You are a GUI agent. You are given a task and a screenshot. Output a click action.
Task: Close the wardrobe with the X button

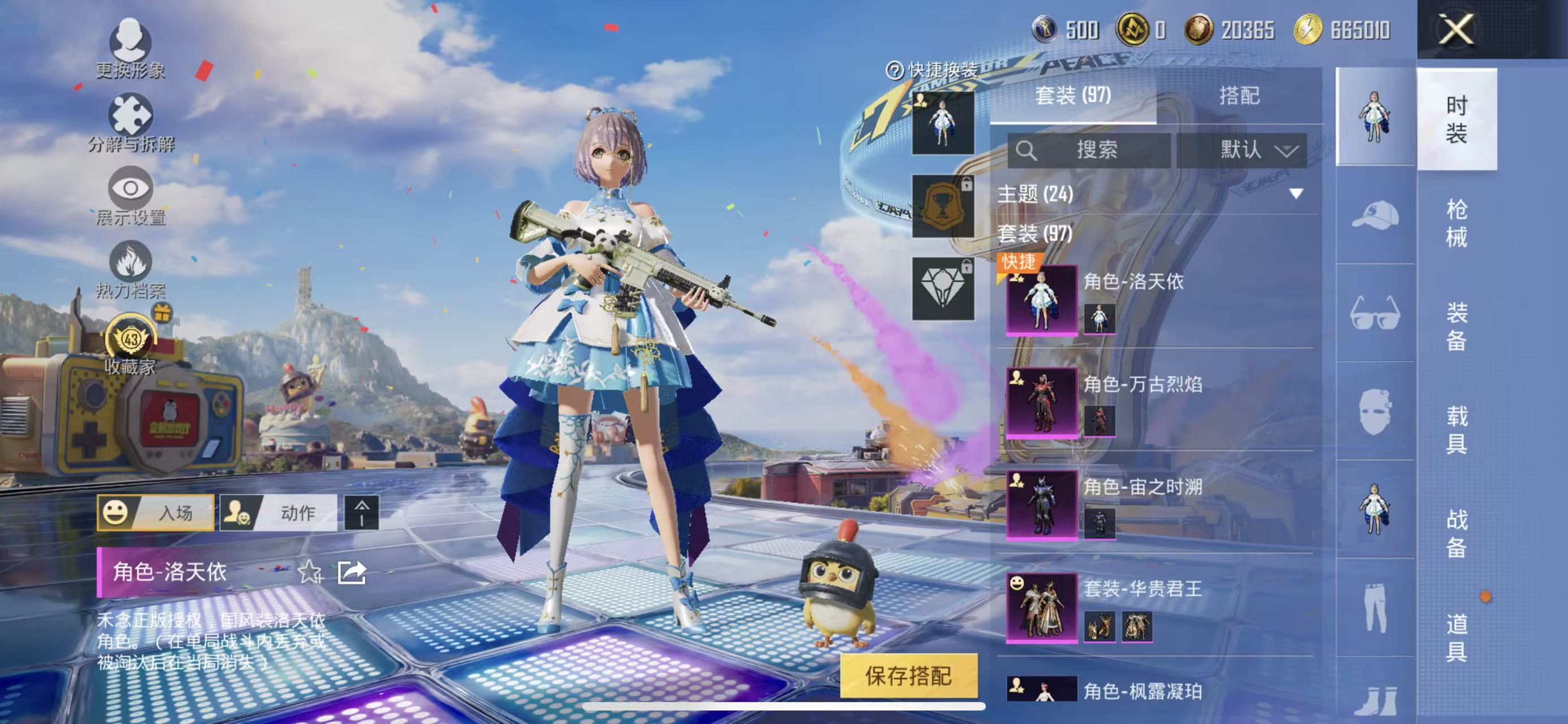click(x=1456, y=29)
